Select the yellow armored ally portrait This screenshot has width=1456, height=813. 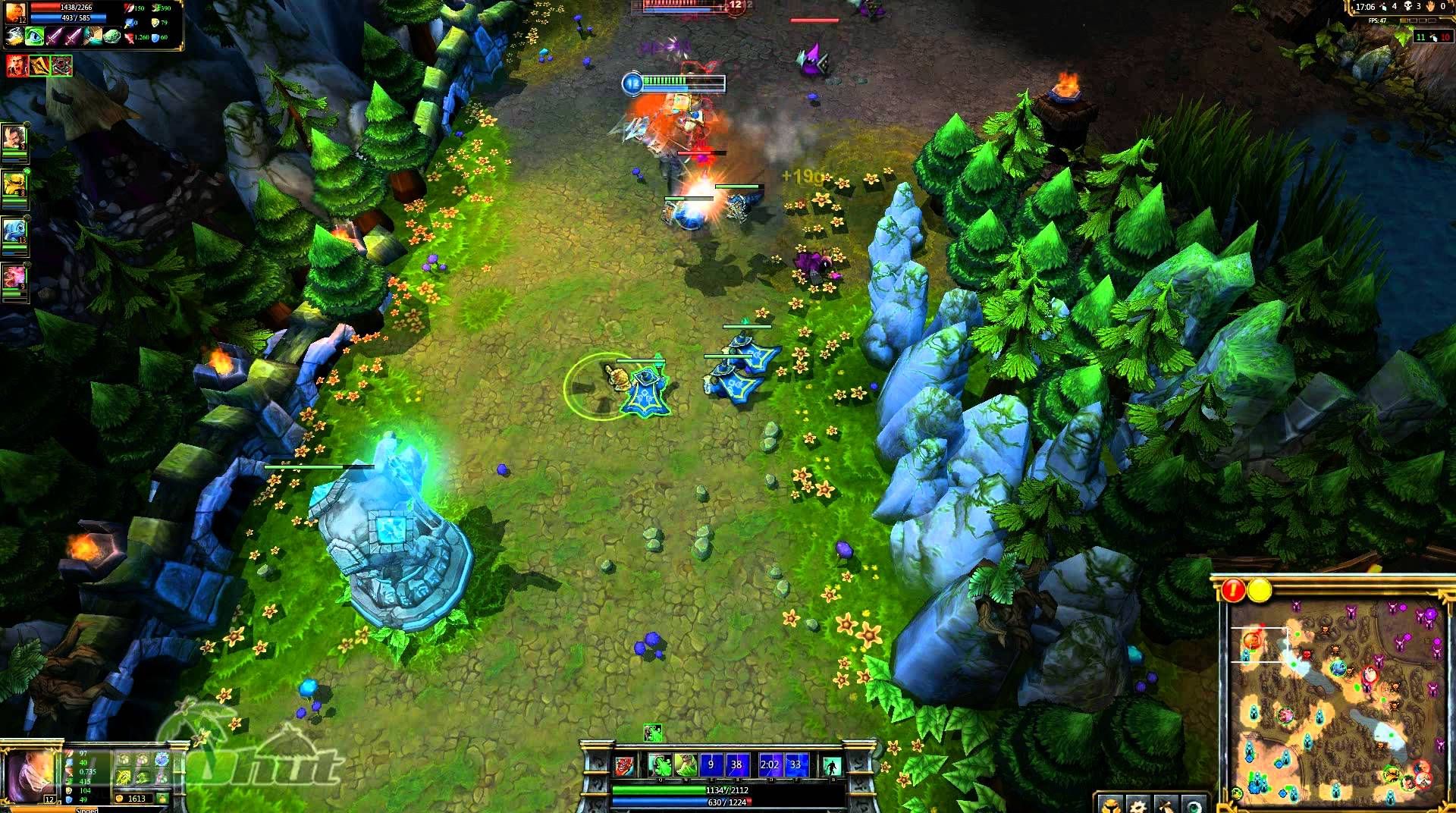tap(14, 185)
